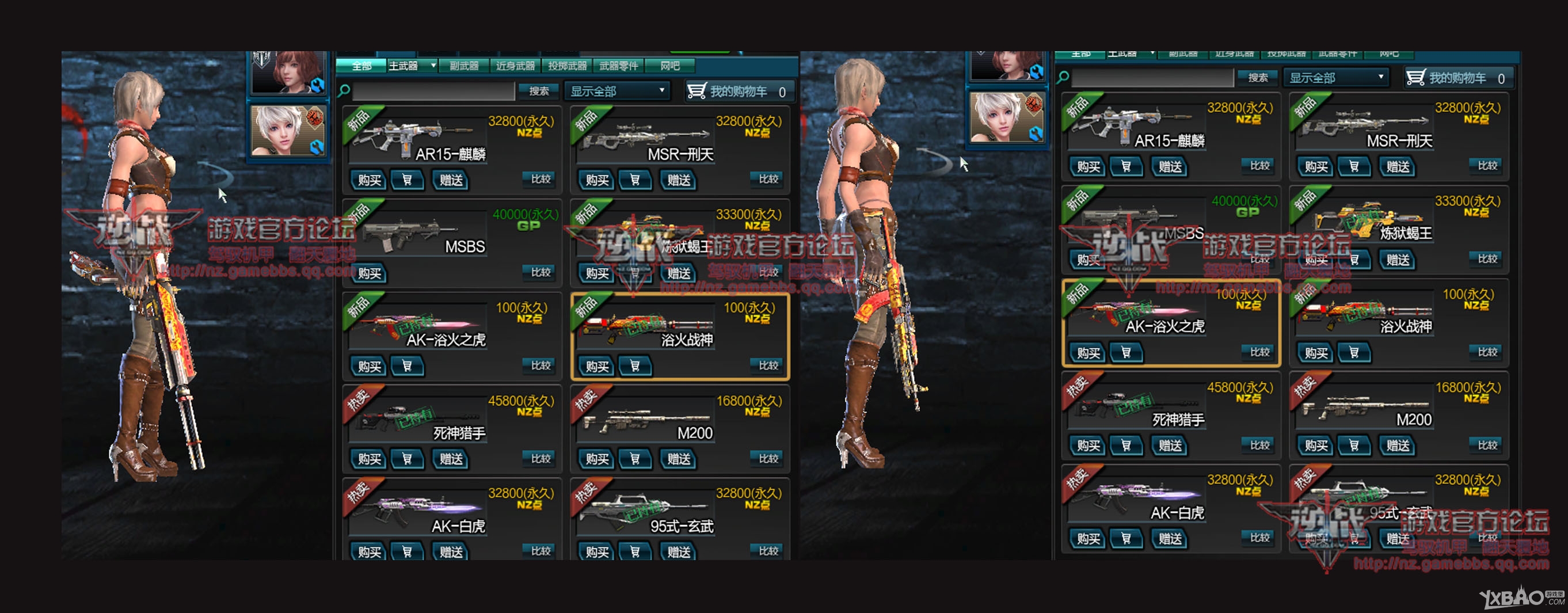This screenshot has height=613, width=1568.
Task: Open the 网吧 shop tab
Action: click(669, 66)
